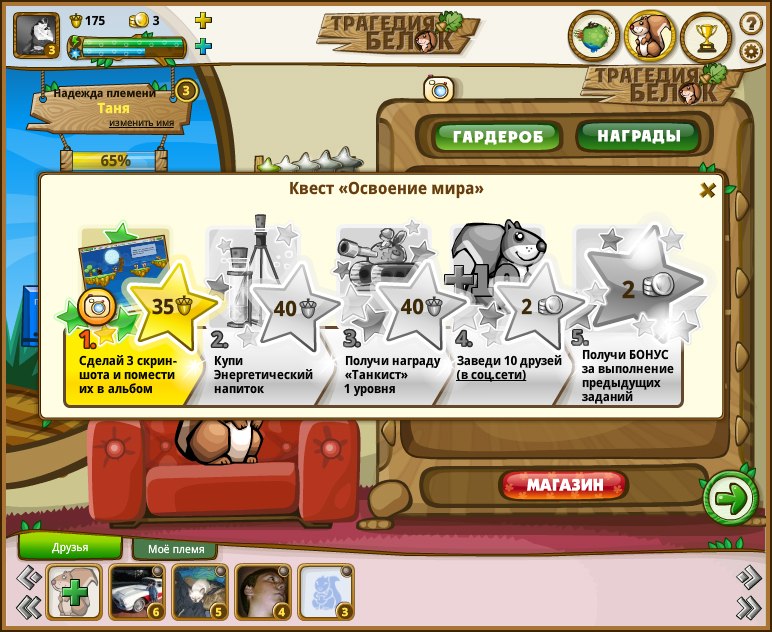Click the camera screenshot icon

point(438,89)
